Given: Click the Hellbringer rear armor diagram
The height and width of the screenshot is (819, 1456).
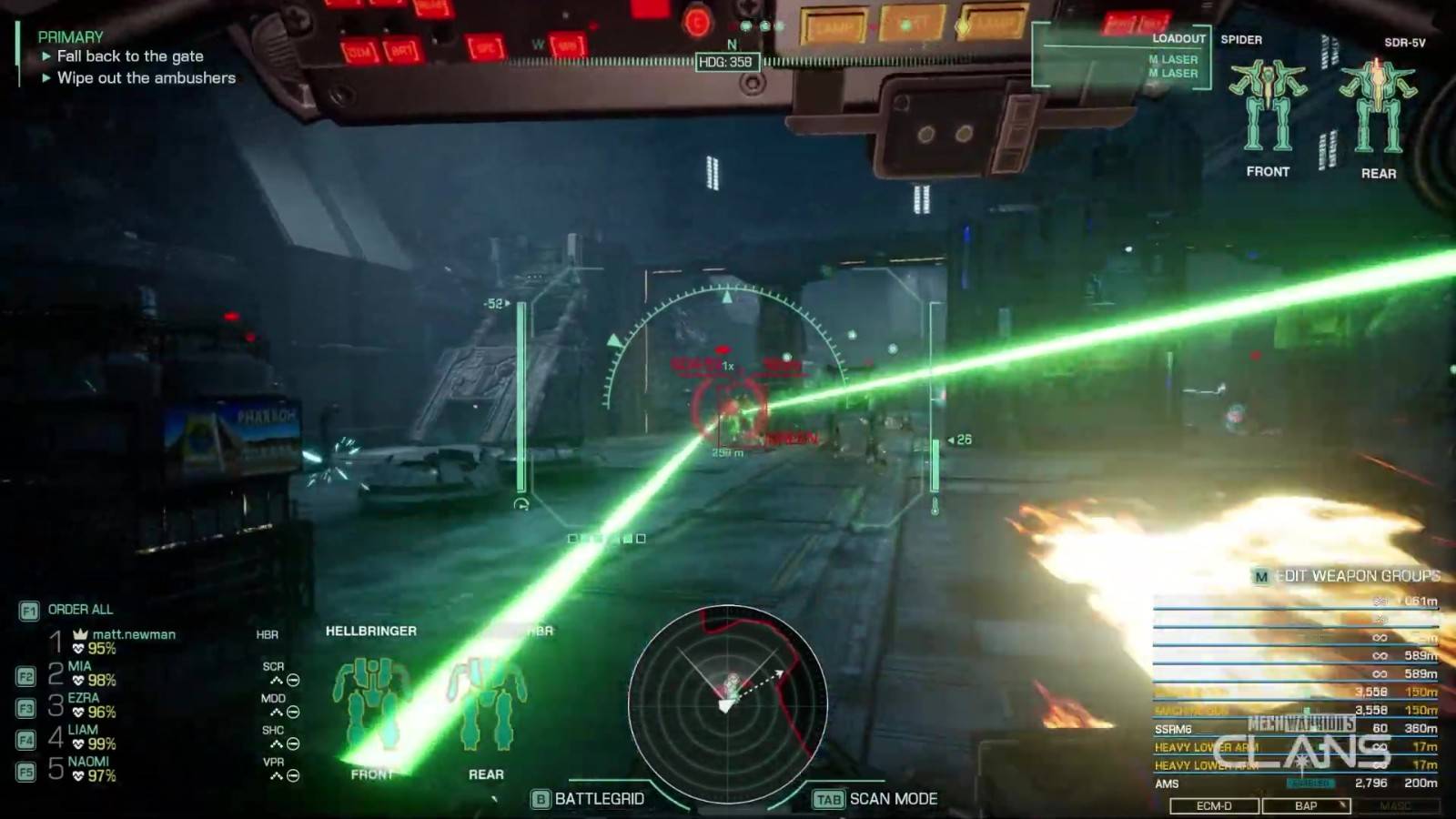Looking at the screenshot, I should point(487,705).
